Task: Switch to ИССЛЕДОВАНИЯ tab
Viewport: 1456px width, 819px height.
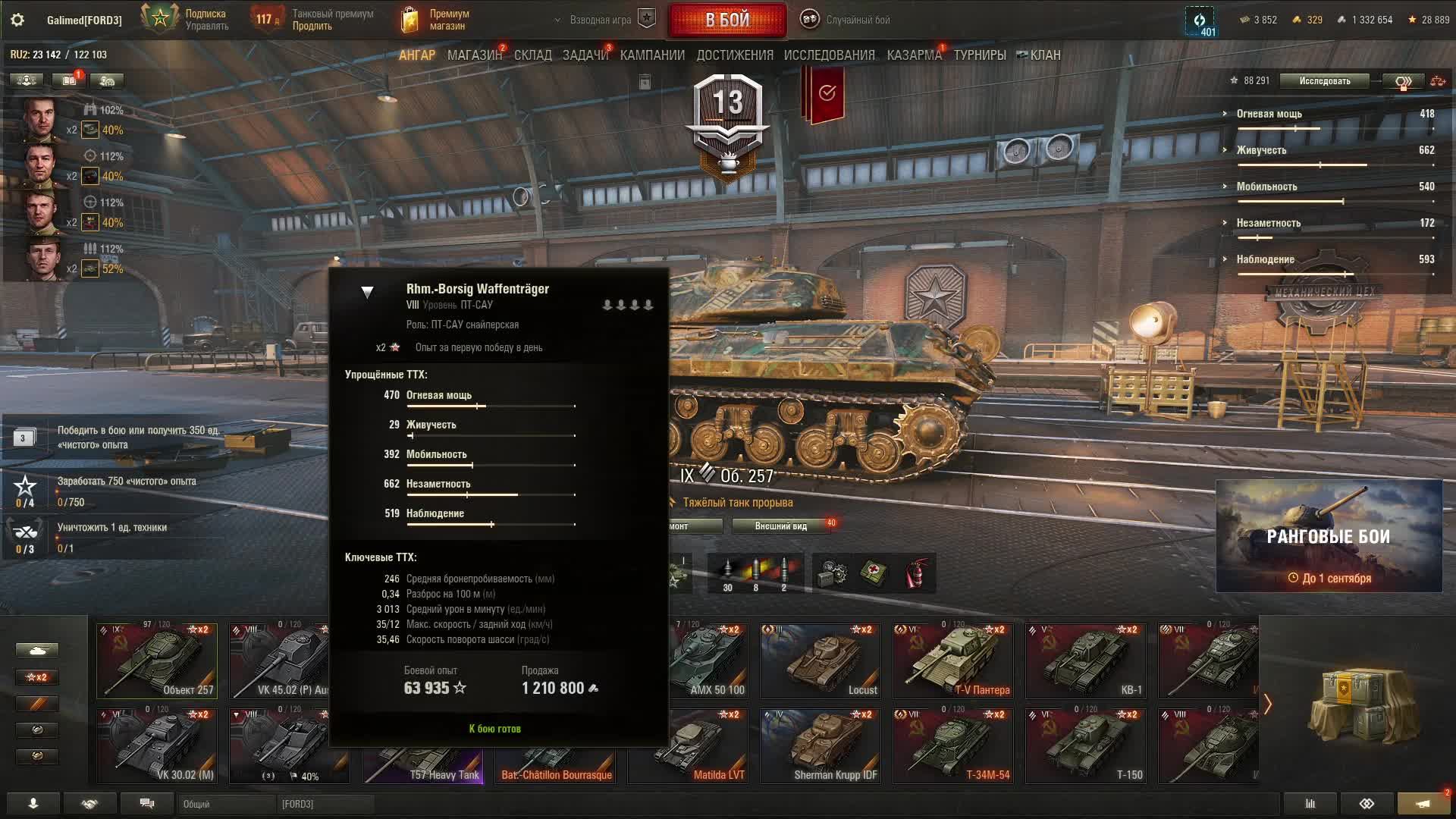Action: [829, 55]
